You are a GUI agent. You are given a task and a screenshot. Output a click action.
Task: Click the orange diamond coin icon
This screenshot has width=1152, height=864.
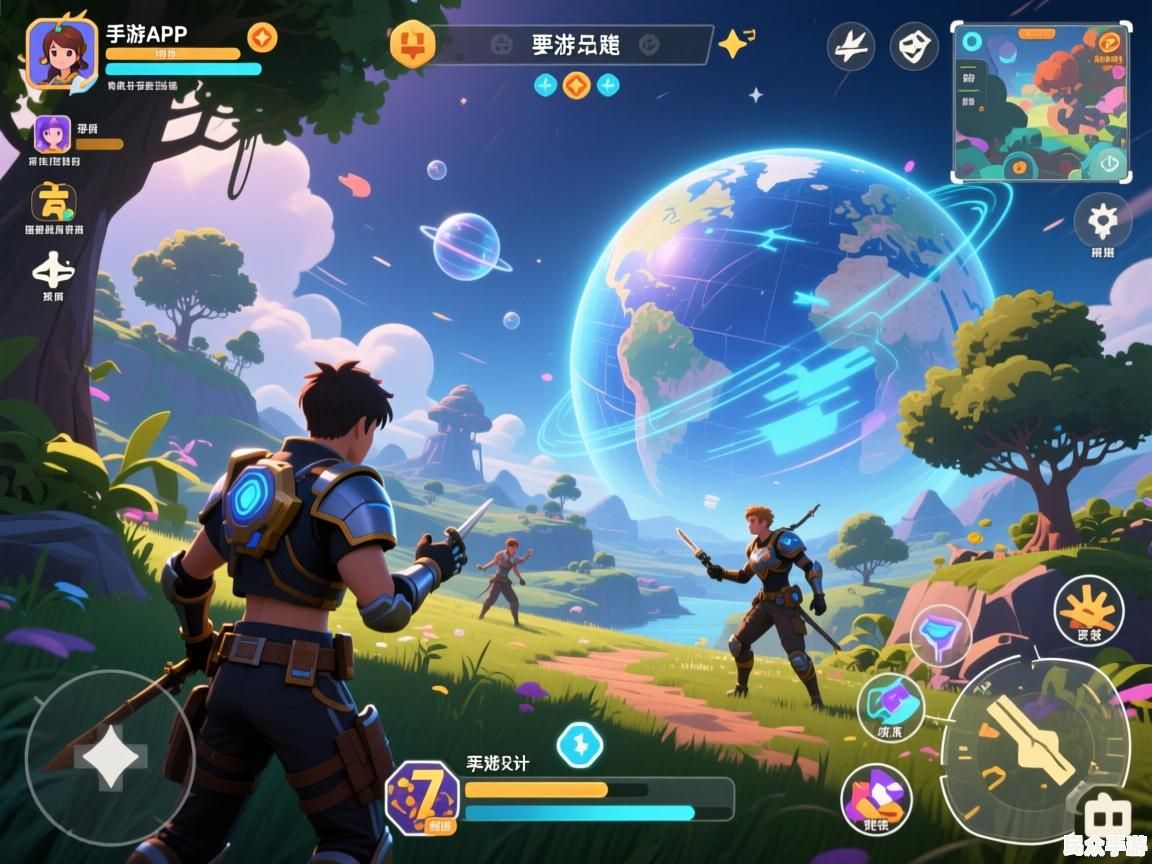click(x=262, y=38)
